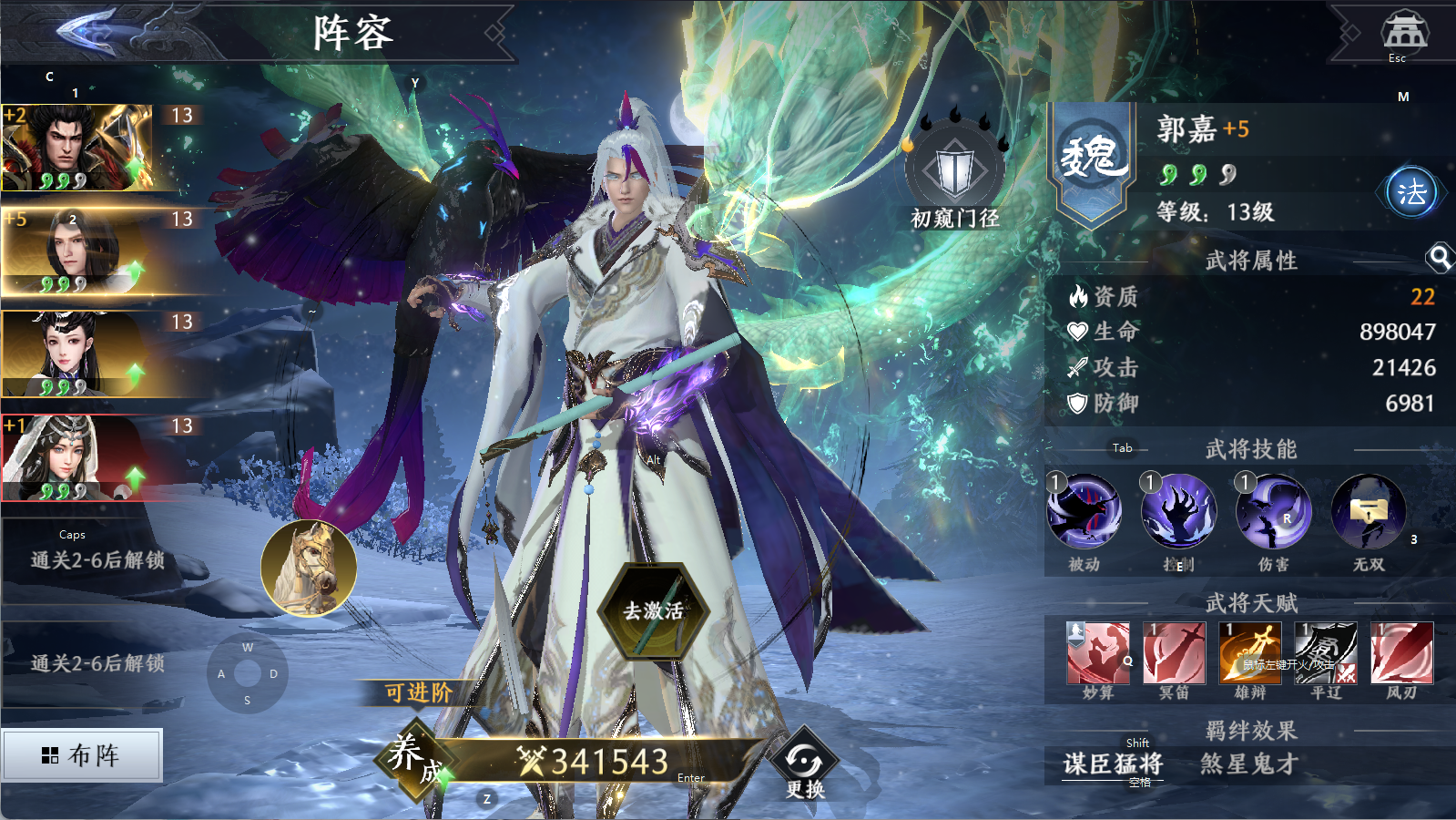Image resolution: width=1456 pixels, height=820 pixels.
Task: Select the +2 red-armored hero portrait
Action: point(77,148)
